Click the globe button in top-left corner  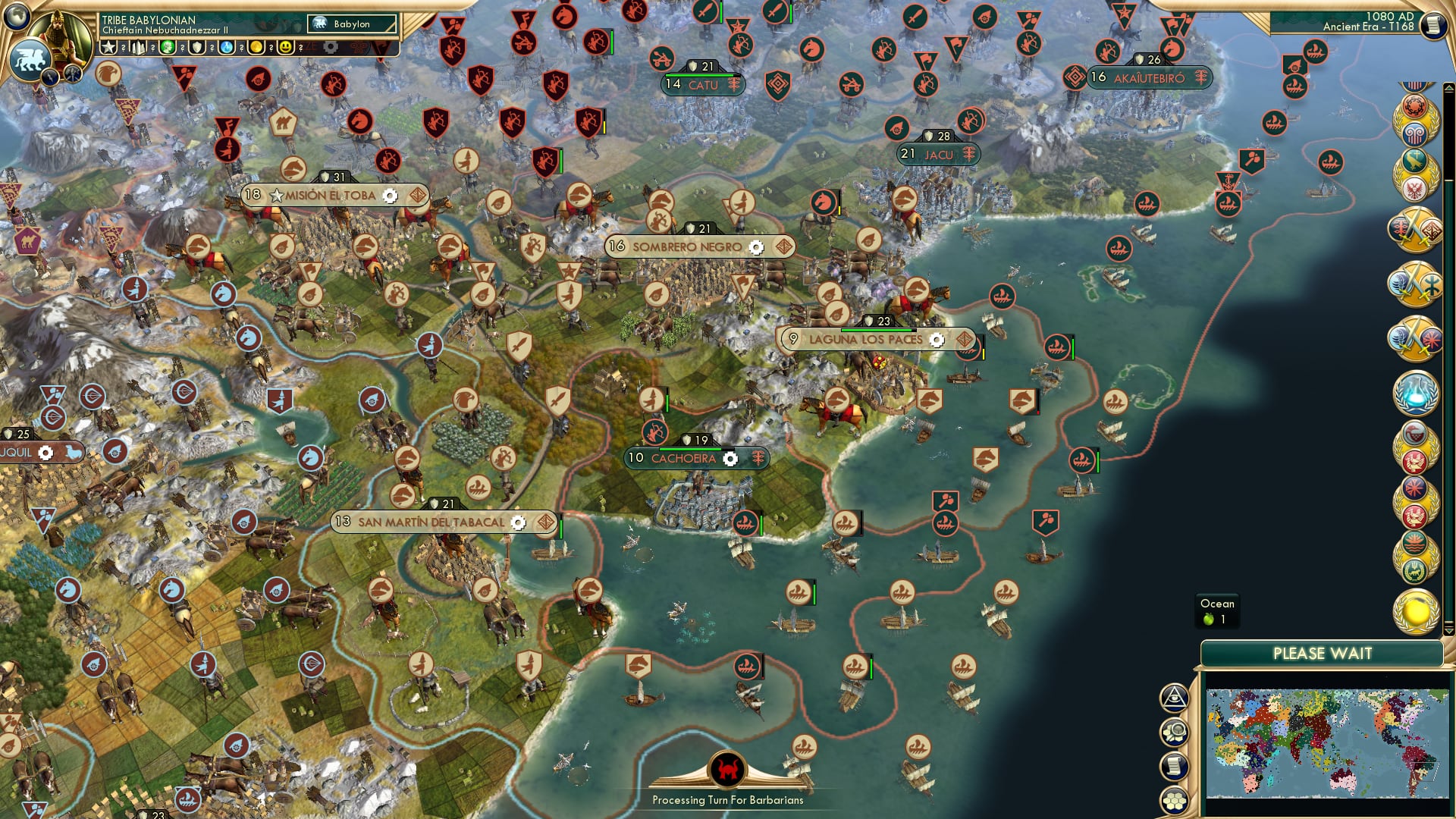click(x=17, y=17)
